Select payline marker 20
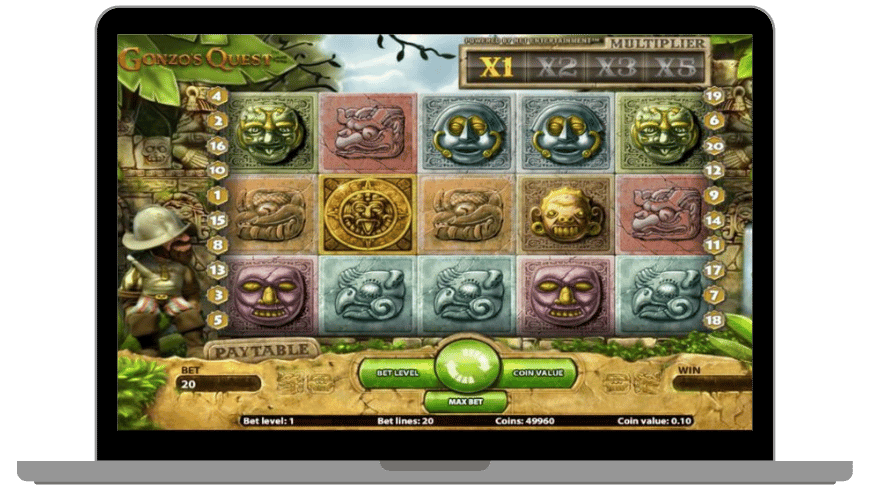The image size is (870, 490). coord(713,145)
